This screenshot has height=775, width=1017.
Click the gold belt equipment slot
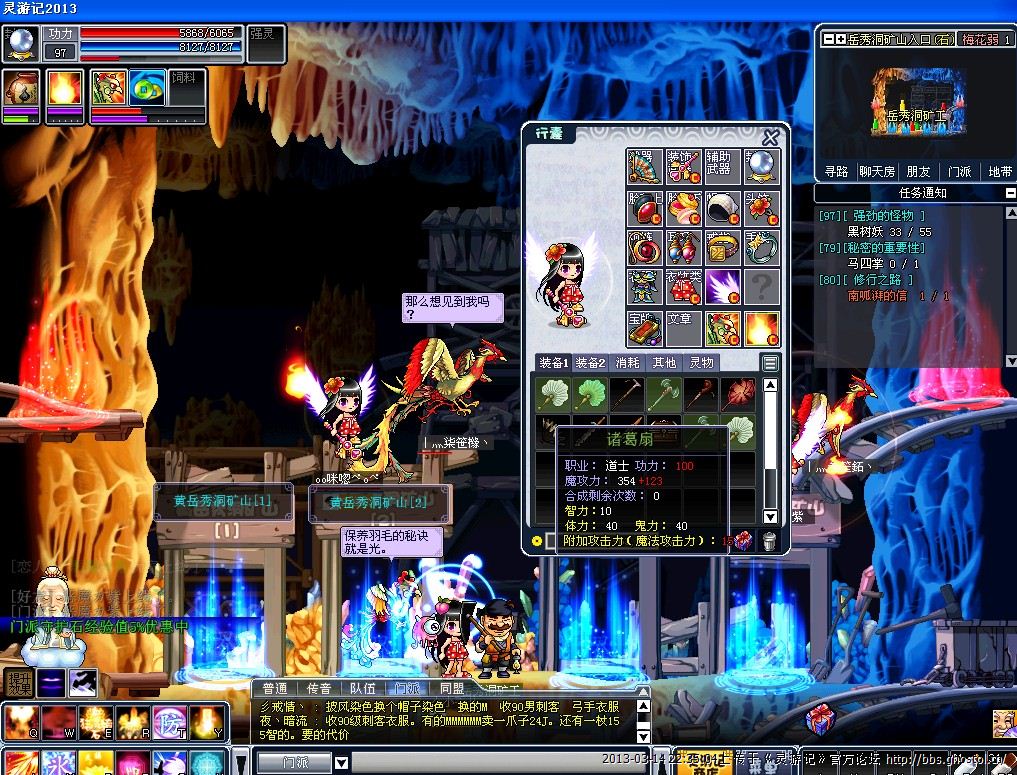(722, 247)
